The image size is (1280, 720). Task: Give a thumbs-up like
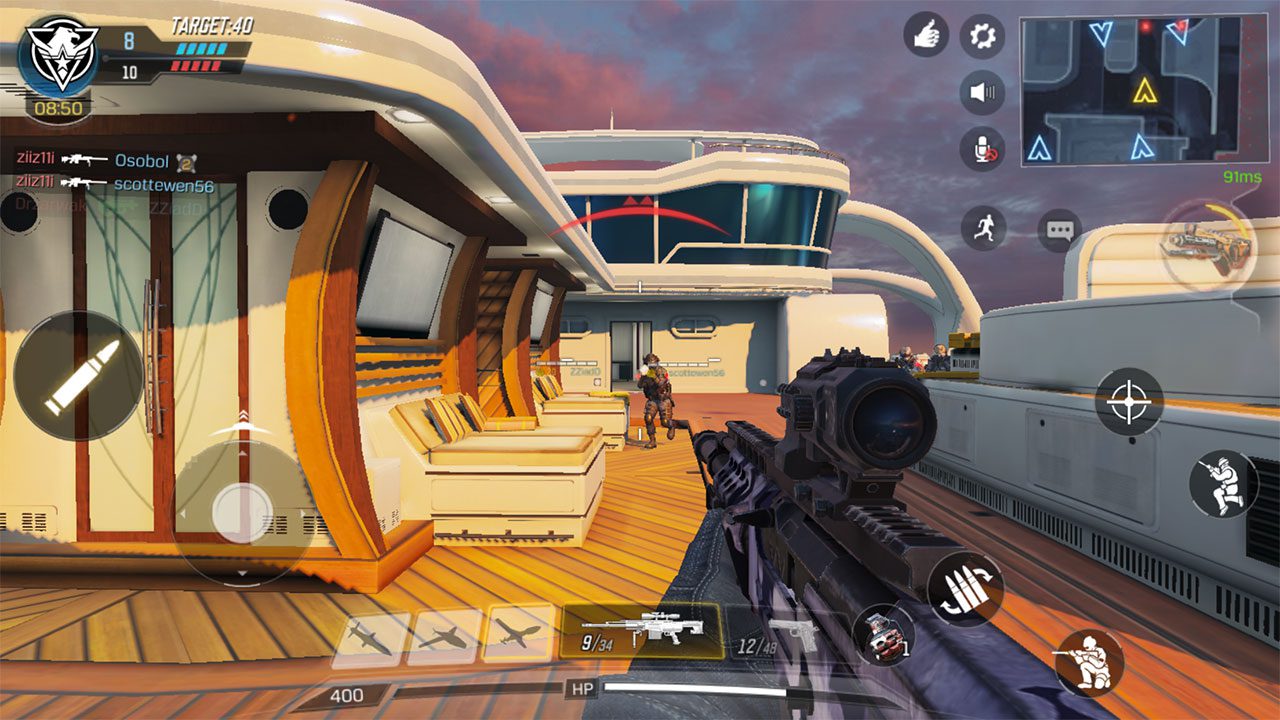(926, 35)
